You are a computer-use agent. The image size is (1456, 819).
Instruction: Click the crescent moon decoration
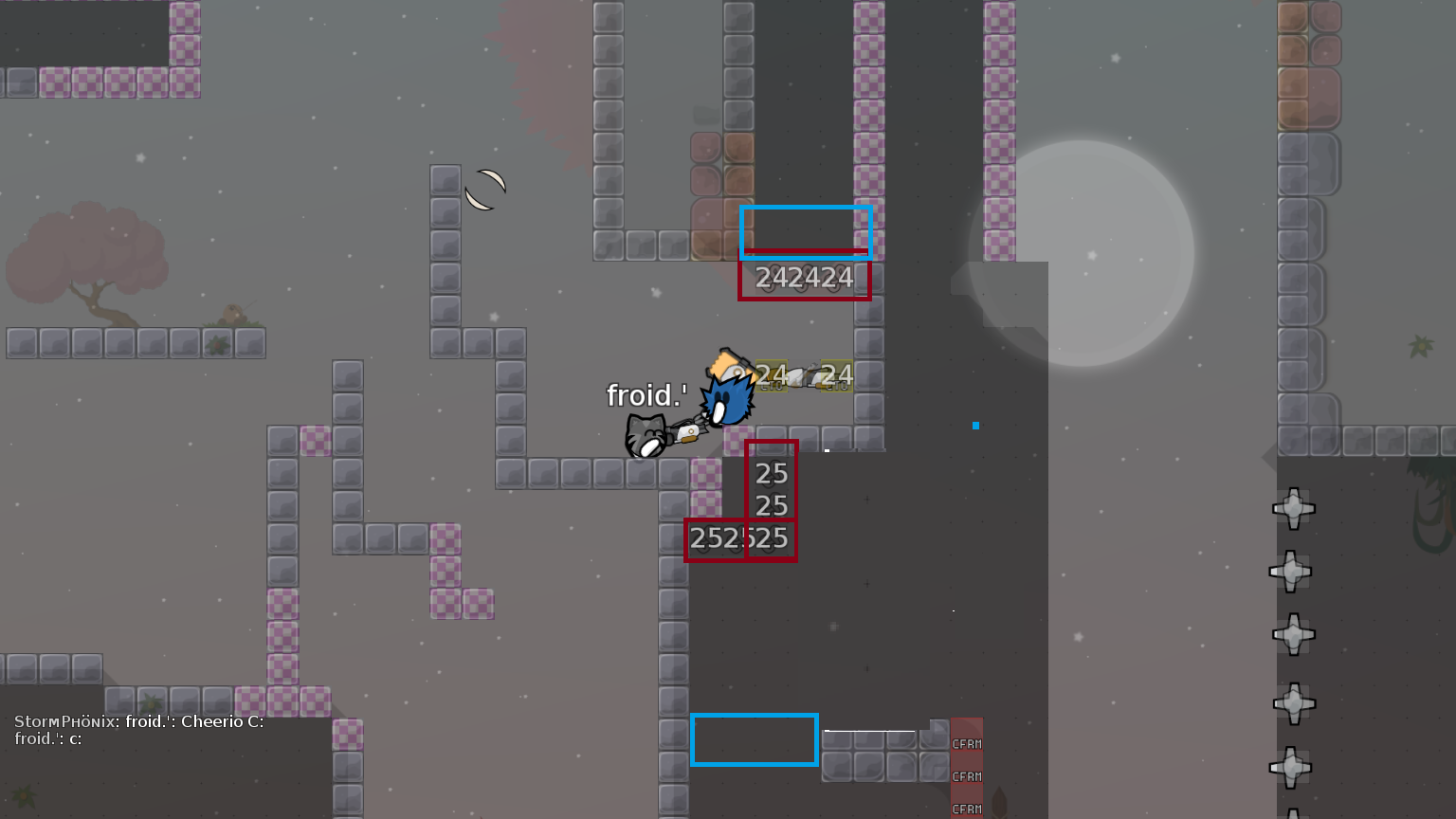(484, 188)
